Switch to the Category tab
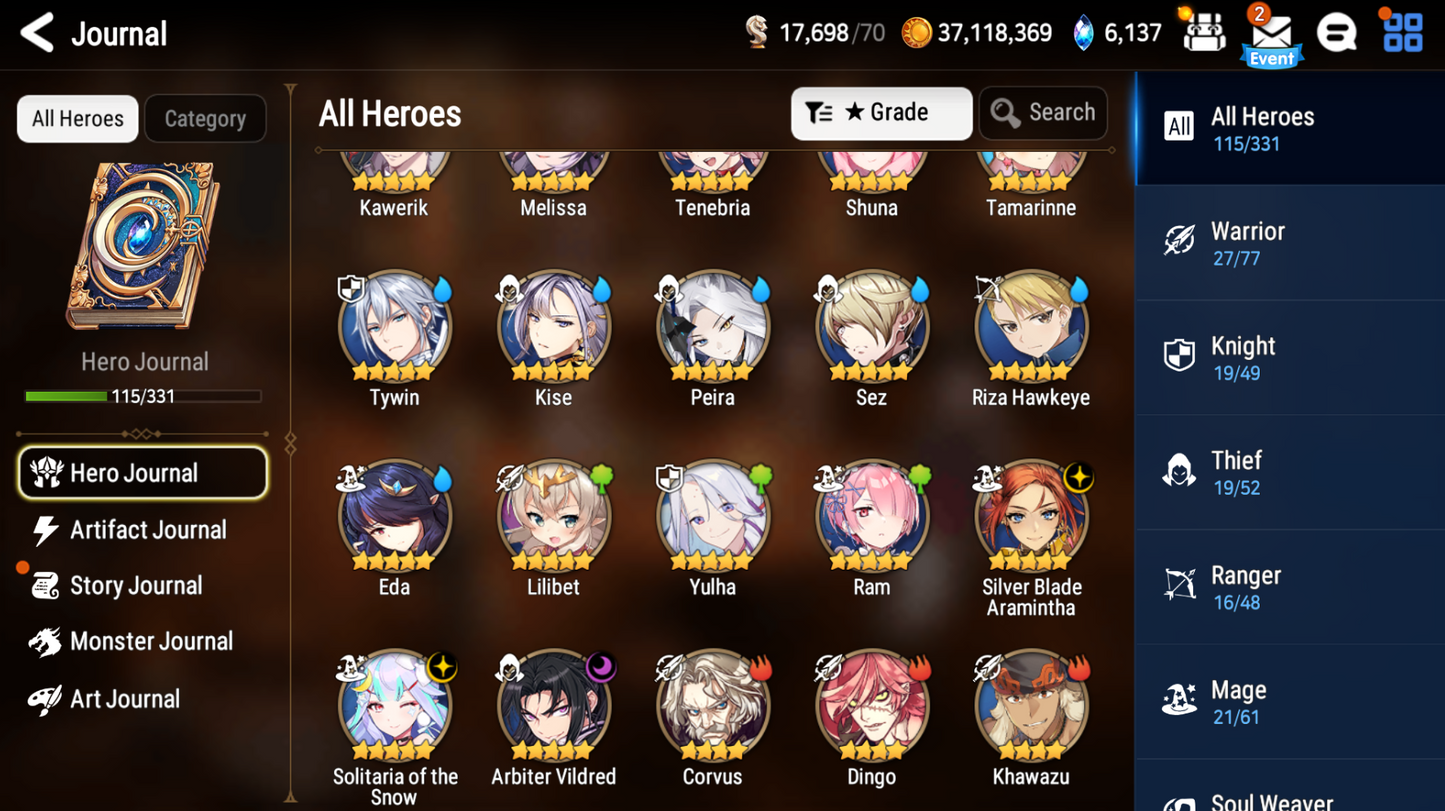The width and height of the screenshot is (1445, 811). click(205, 118)
